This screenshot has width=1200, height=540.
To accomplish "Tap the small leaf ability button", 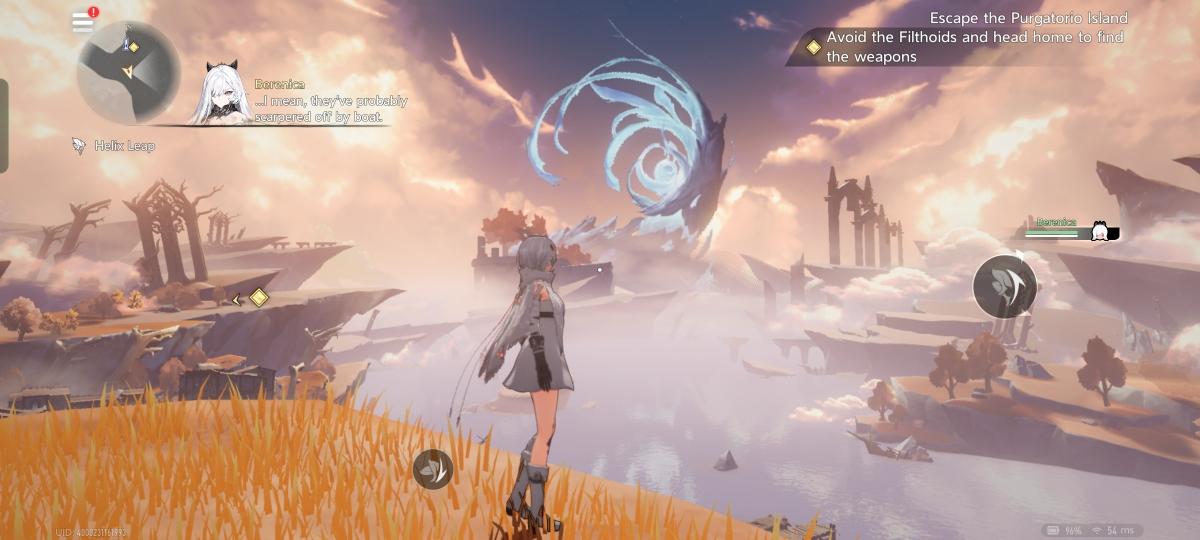I will tap(433, 468).
